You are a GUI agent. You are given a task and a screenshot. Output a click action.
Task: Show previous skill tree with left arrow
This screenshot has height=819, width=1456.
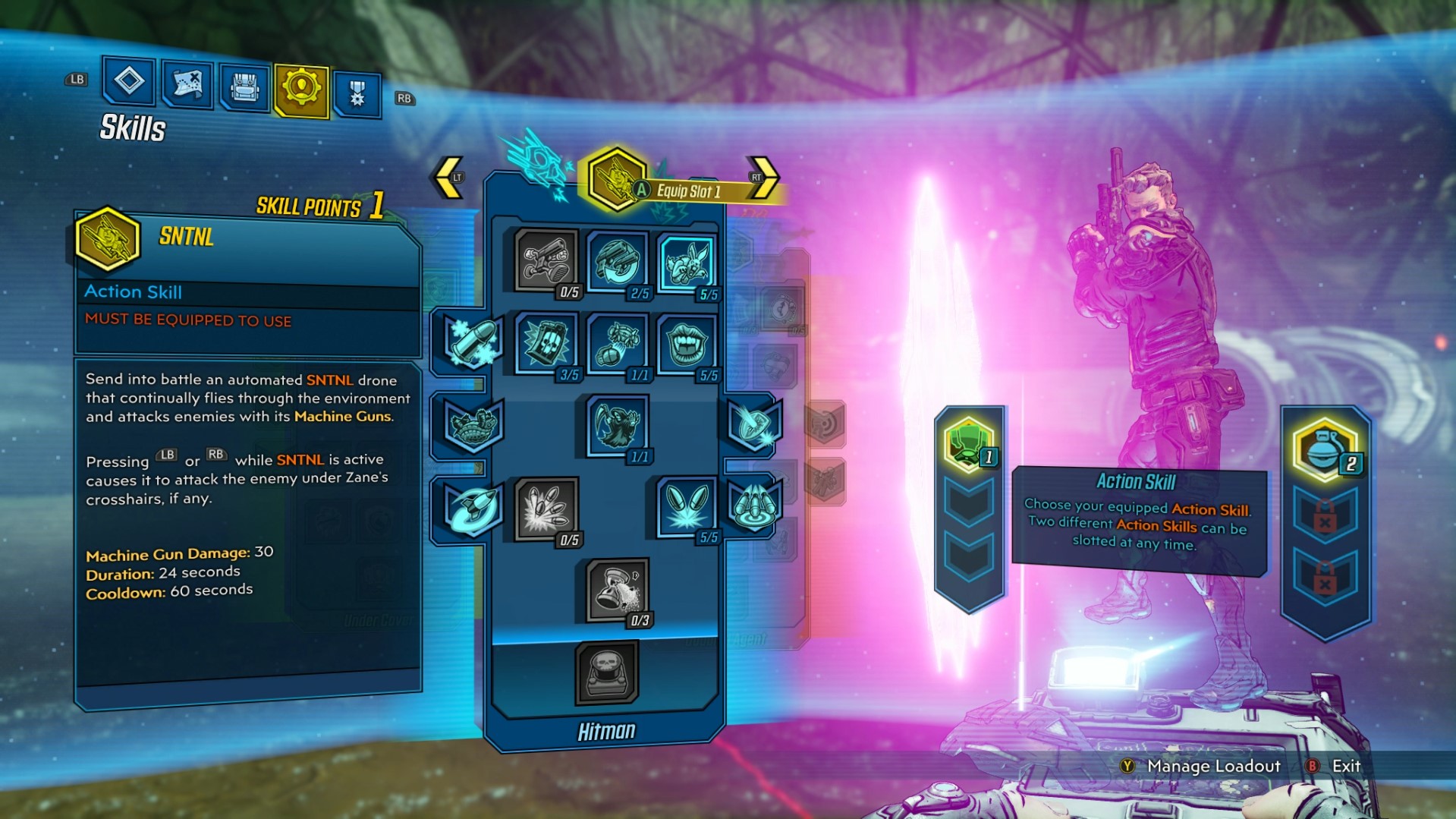click(449, 178)
